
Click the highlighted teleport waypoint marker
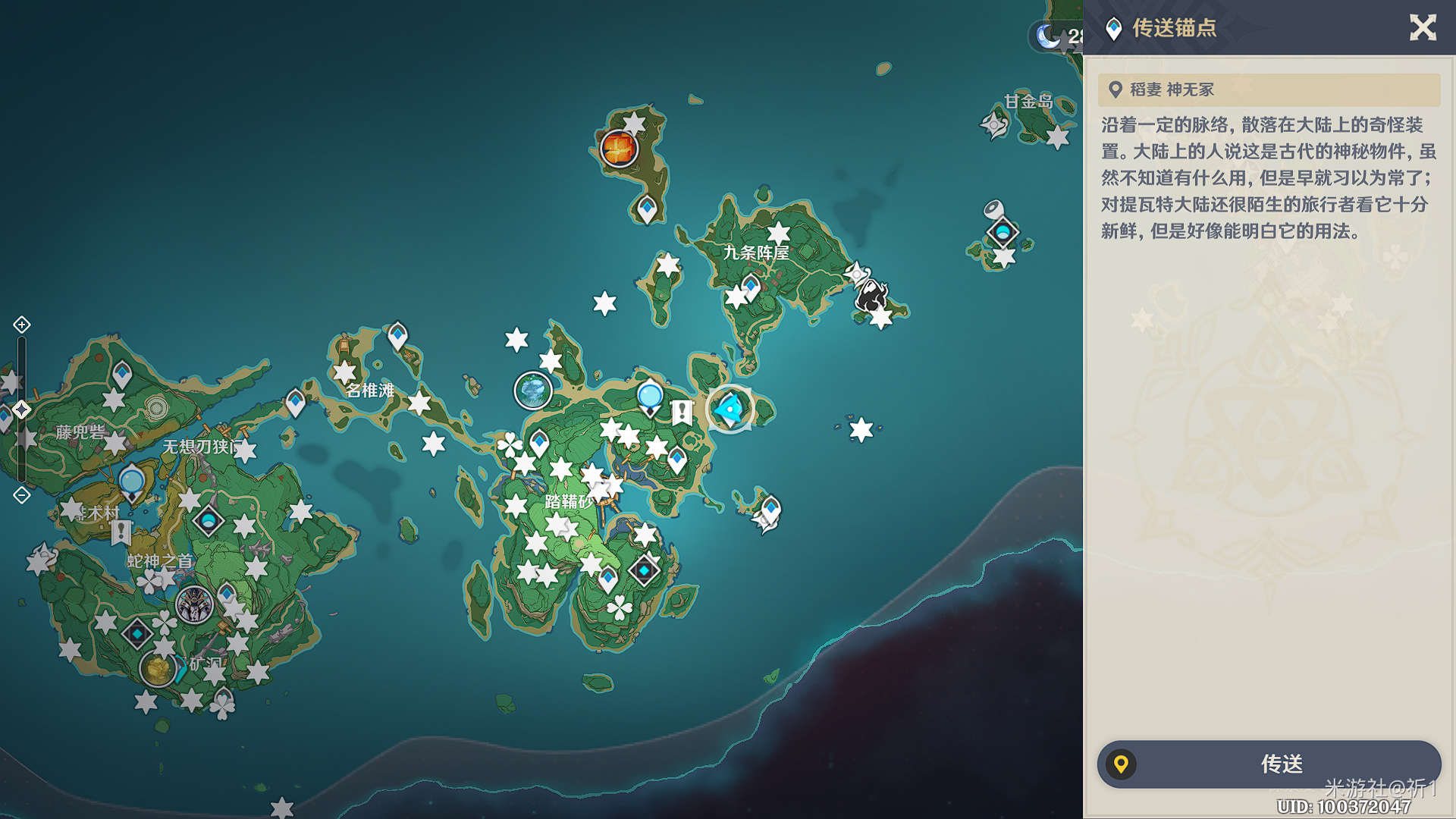tap(730, 409)
